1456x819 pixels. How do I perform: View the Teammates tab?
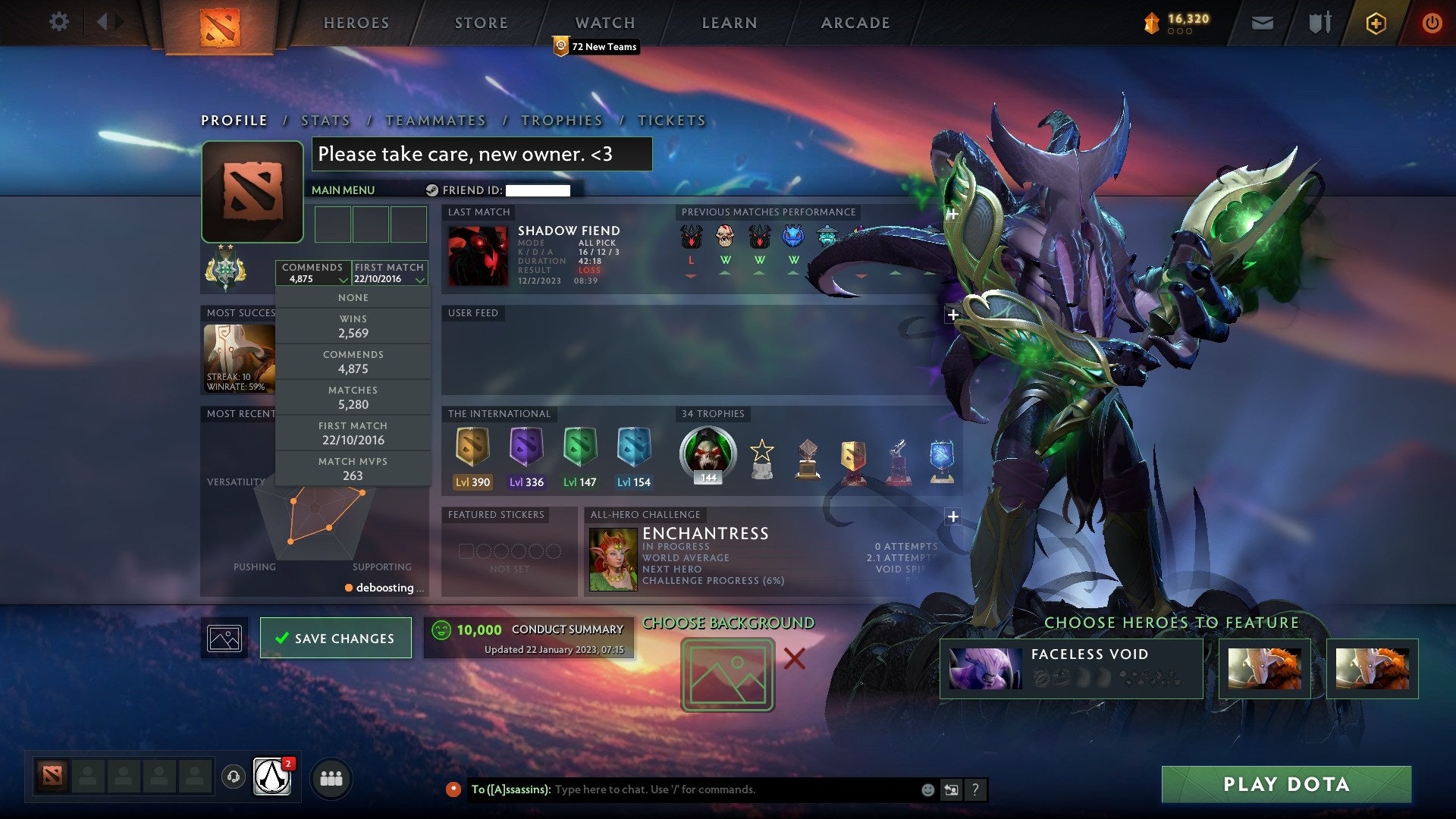pyautogui.click(x=435, y=121)
